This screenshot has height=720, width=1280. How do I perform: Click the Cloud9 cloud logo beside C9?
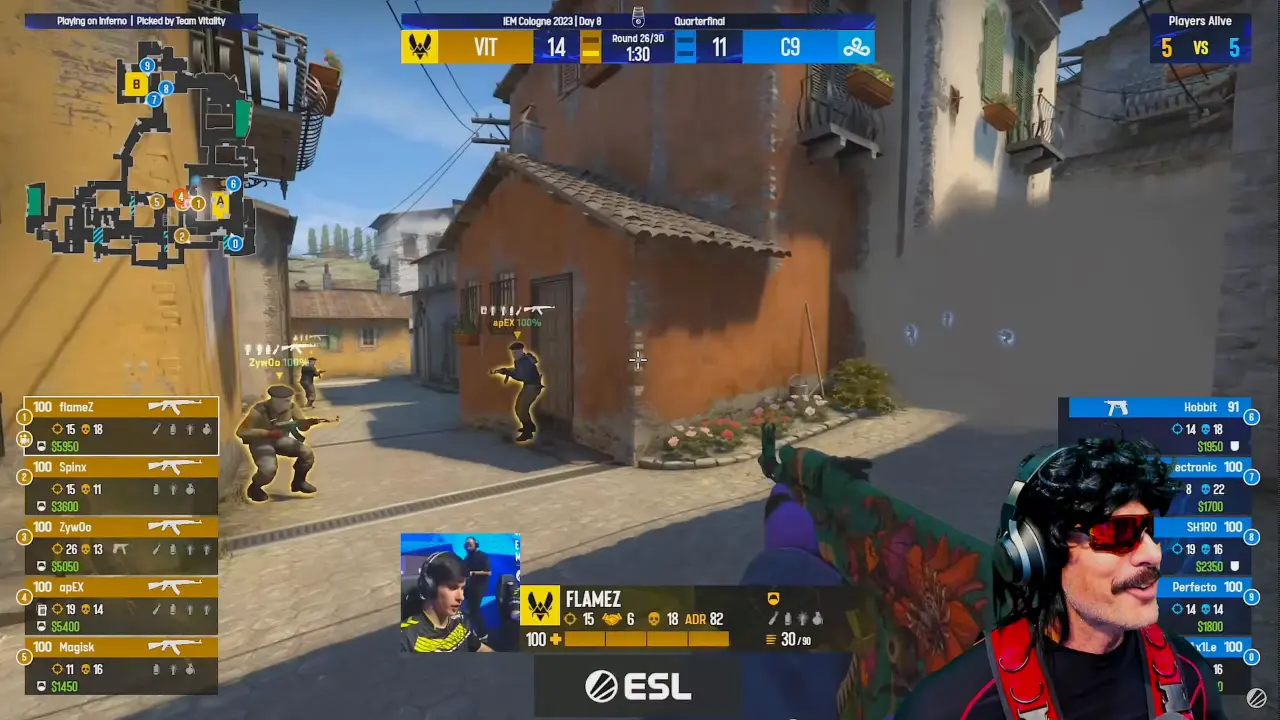[x=856, y=46]
